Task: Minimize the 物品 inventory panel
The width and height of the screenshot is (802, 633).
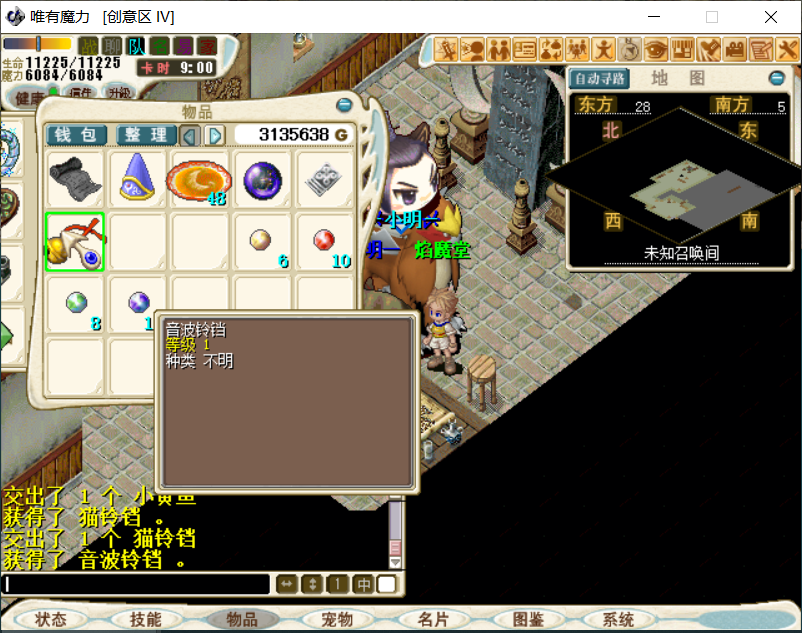Action: [x=344, y=104]
